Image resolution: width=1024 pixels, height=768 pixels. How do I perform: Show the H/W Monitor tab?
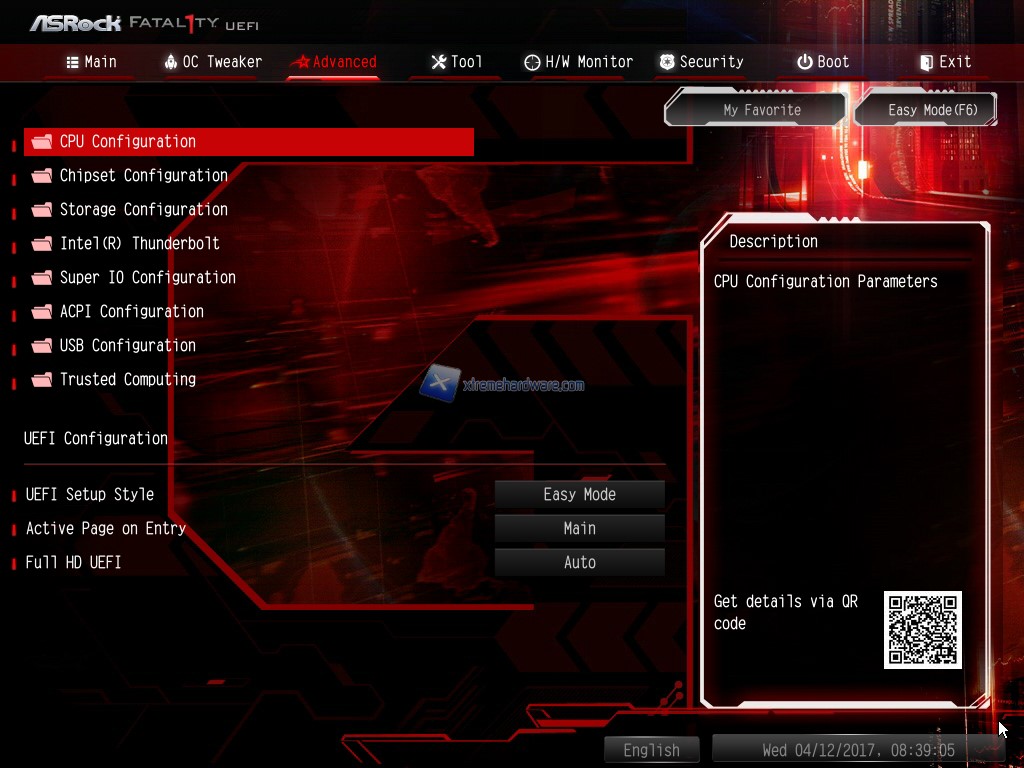(578, 62)
